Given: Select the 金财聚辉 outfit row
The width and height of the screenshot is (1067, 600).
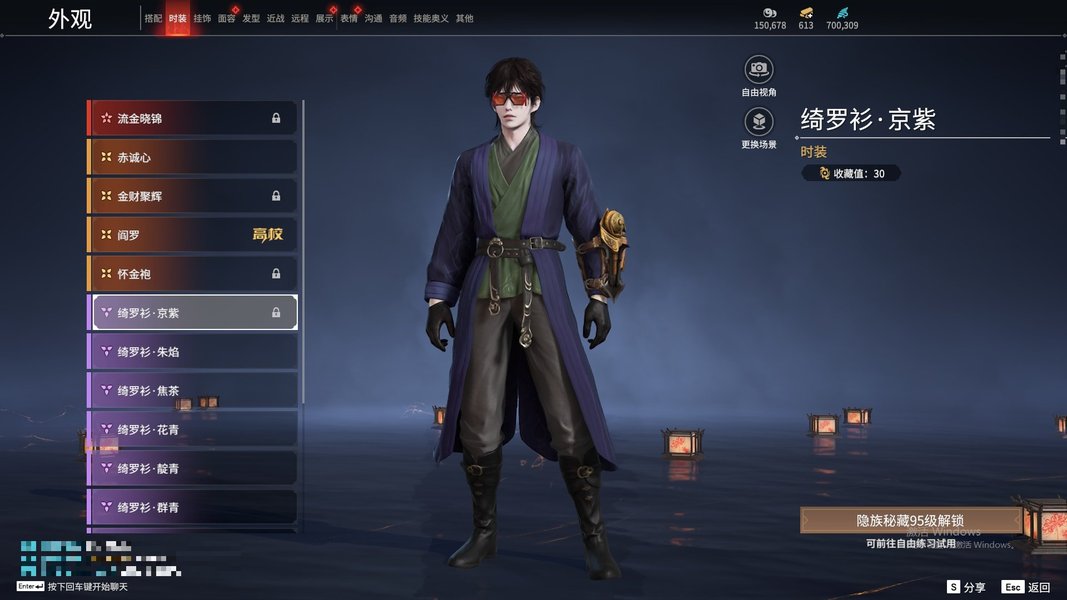Looking at the screenshot, I should point(193,196).
